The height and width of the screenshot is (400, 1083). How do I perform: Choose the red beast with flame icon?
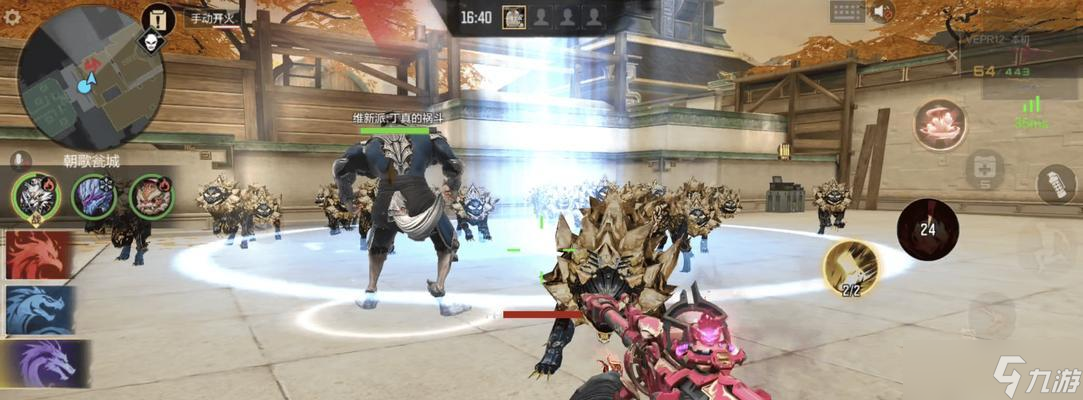tap(152, 196)
